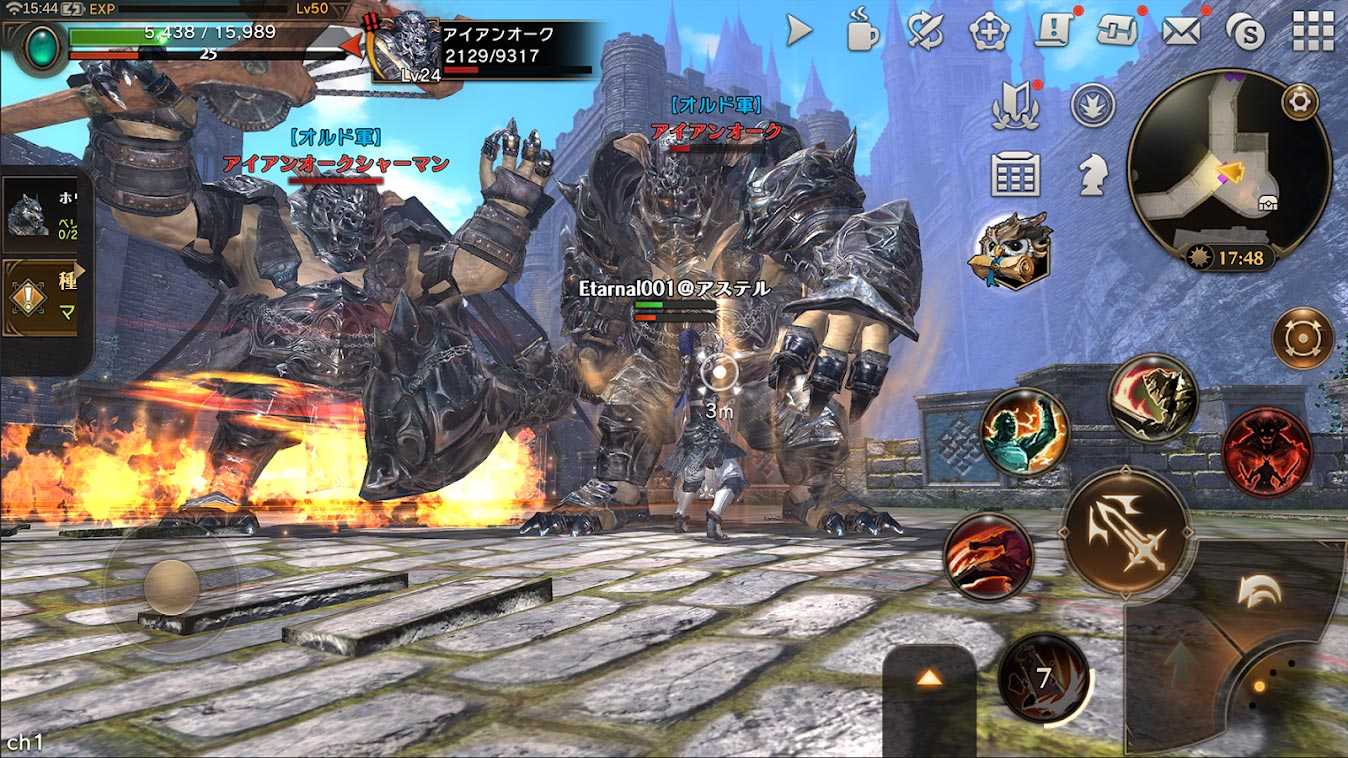Open the coffee cup rest icon

point(861,31)
